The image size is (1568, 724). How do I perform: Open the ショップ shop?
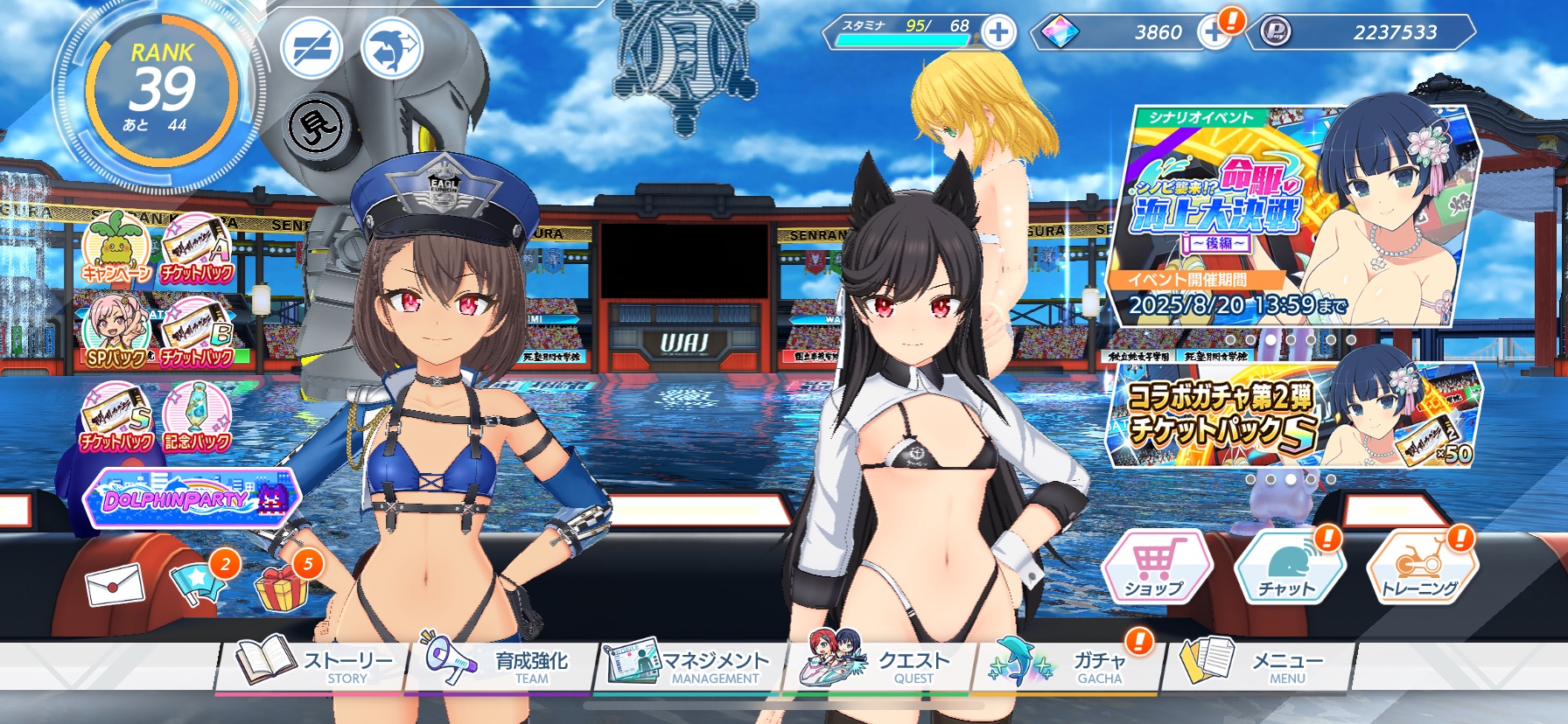tap(1156, 567)
